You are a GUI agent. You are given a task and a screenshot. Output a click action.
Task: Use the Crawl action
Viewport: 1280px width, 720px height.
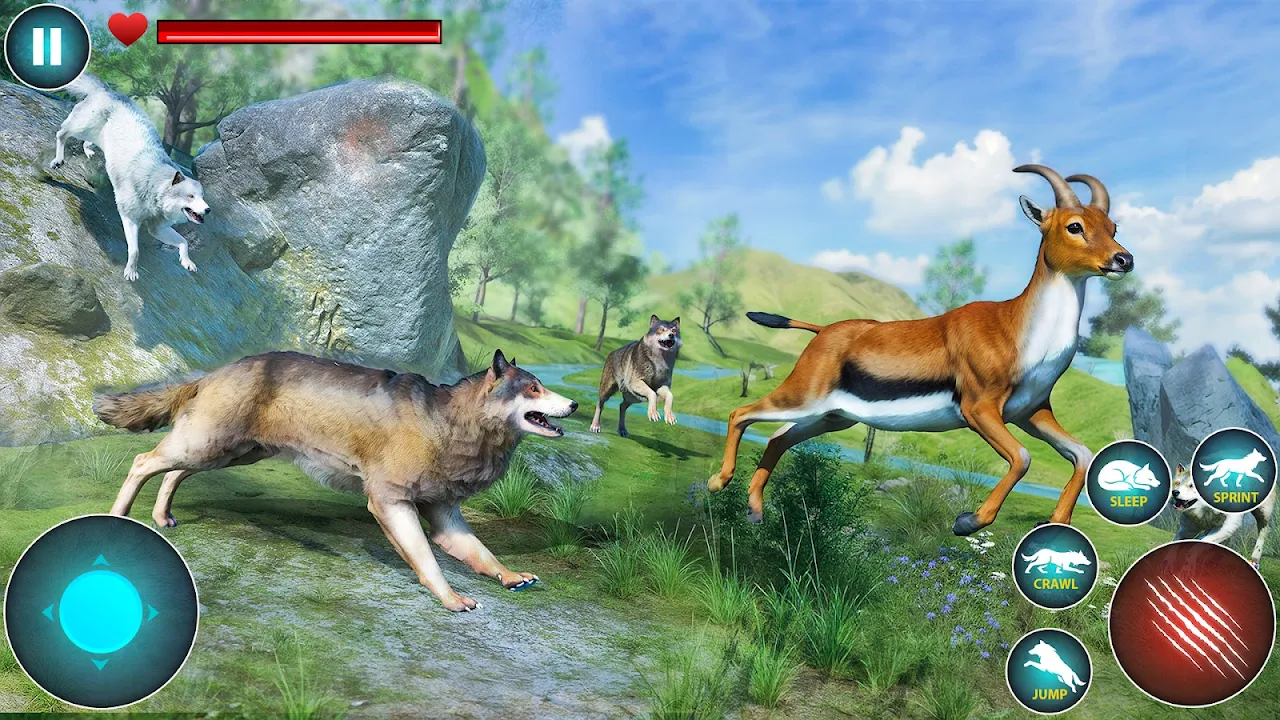click(x=1054, y=565)
